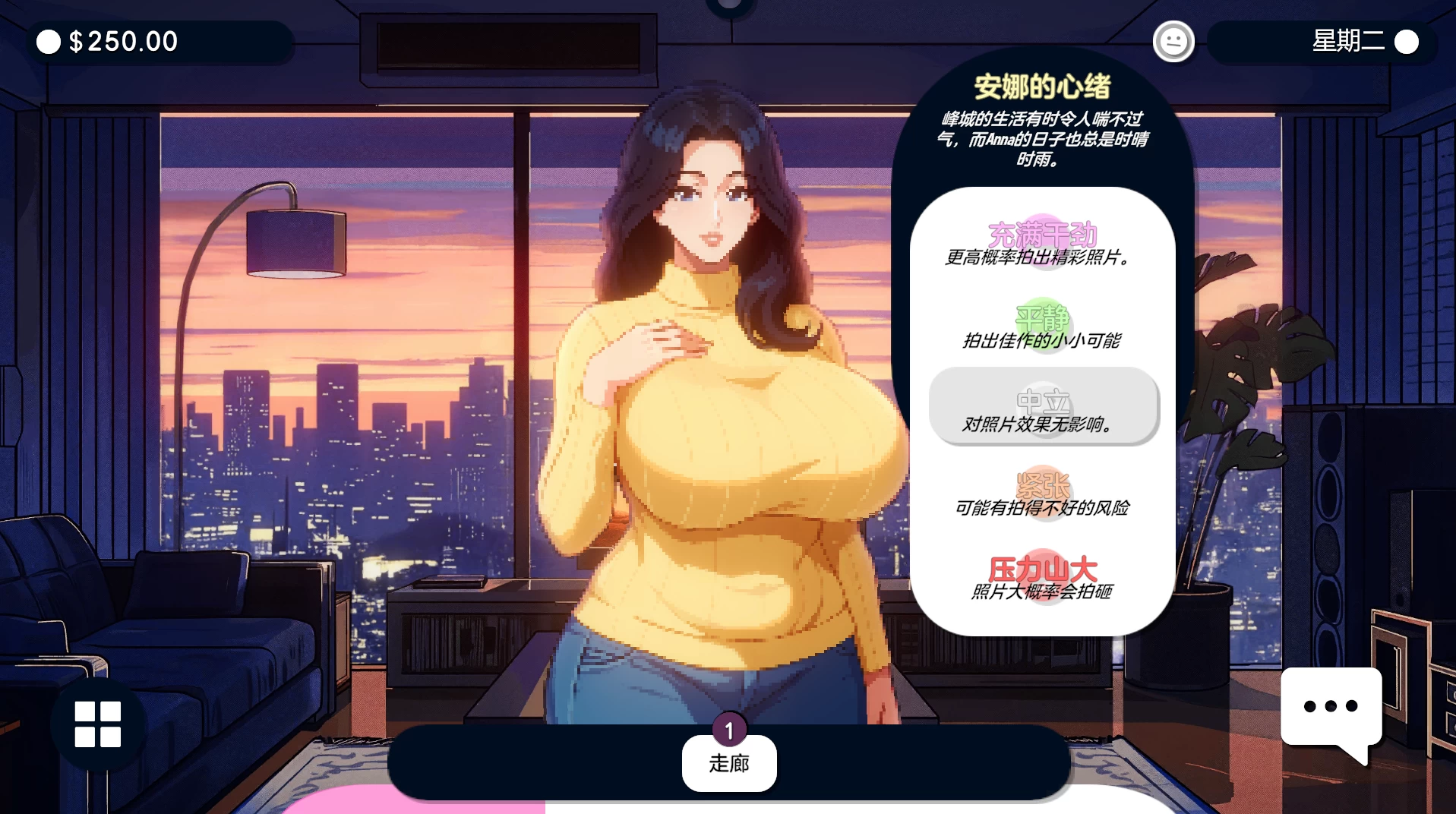1456x814 pixels.
Task: Click the coin icon beside the $250.00 balance
Action: [x=49, y=42]
